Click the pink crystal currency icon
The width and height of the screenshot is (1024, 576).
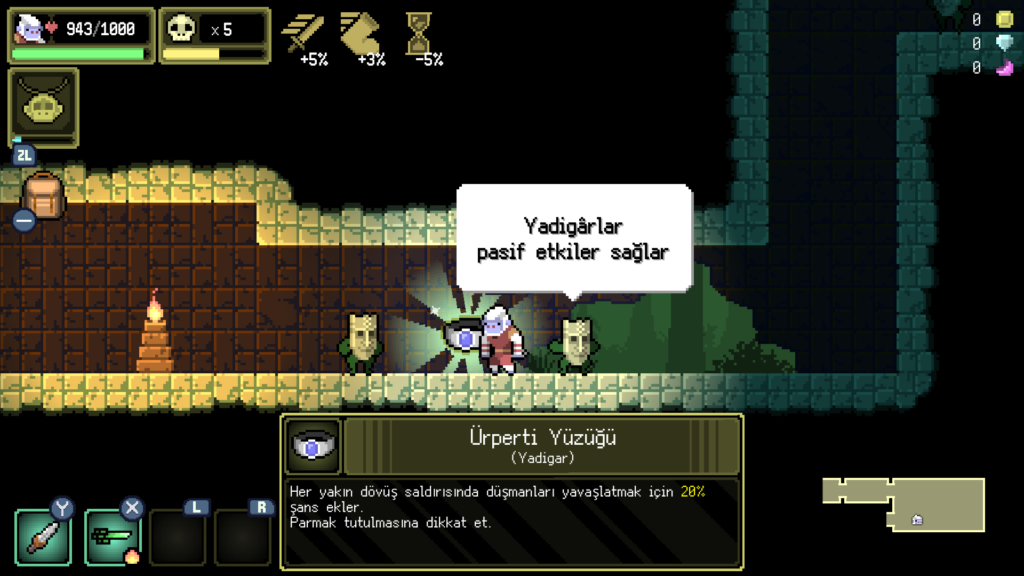[1004, 68]
